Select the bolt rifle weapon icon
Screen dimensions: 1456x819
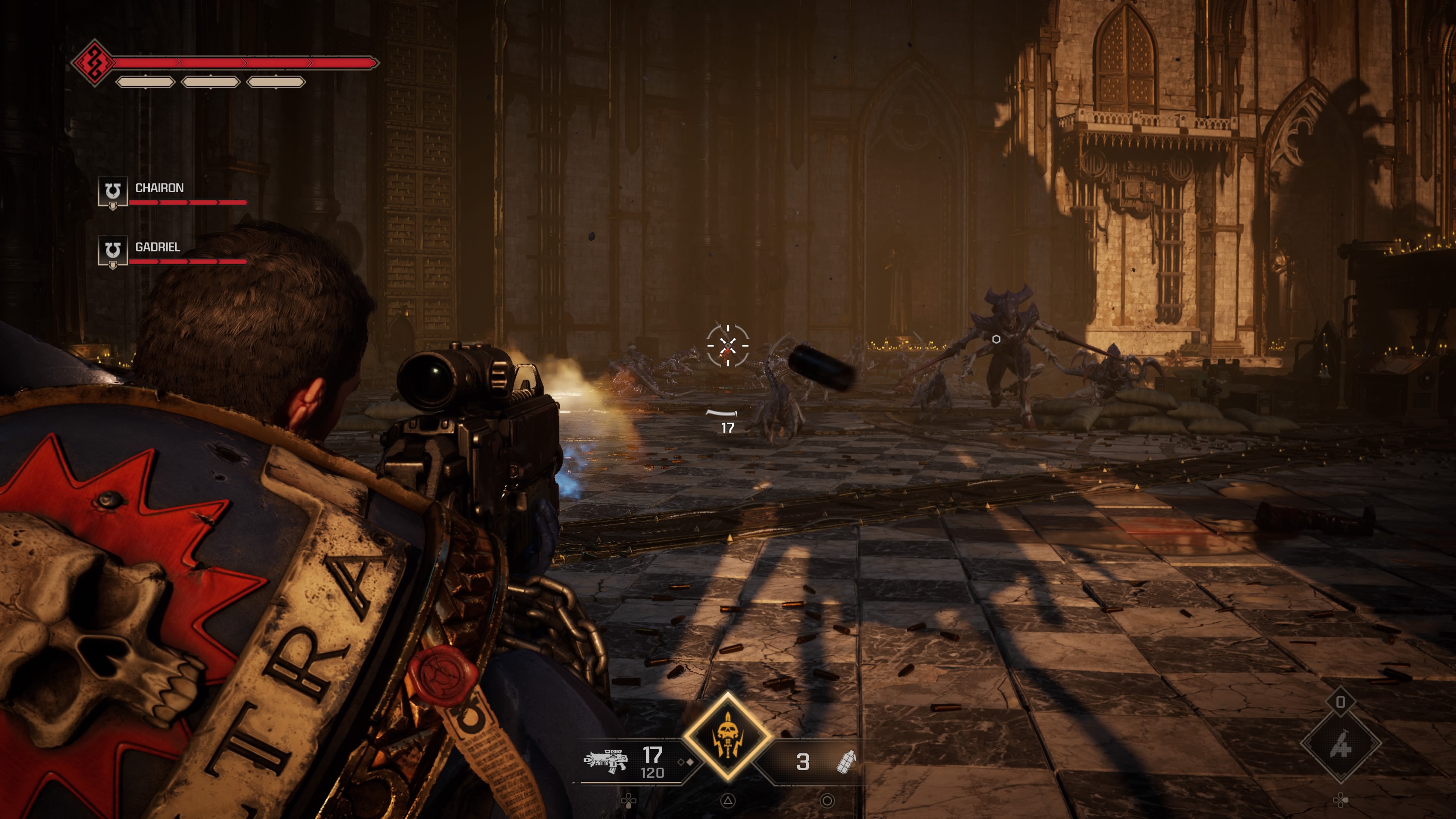pyautogui.click(x=606, y=760)
